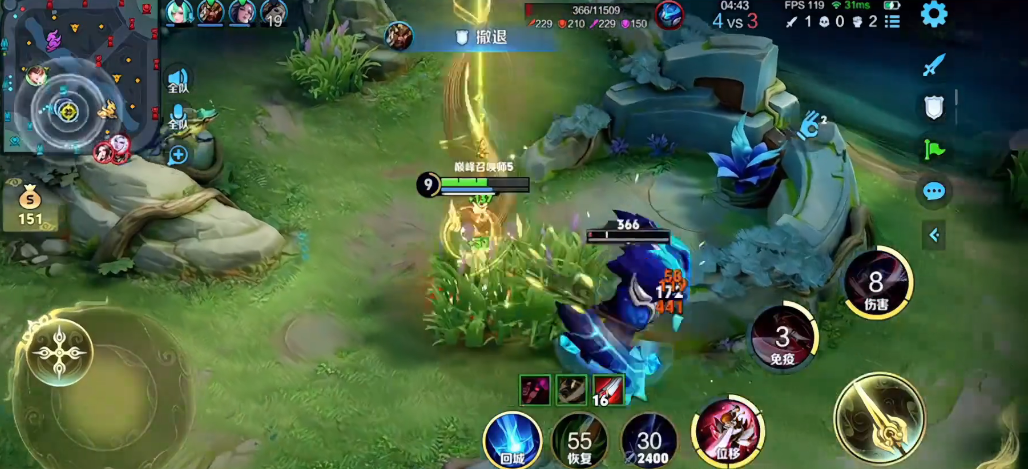Tap the green flag rally signal icon
The height and width of the screenshot is (469, 1028).
pyautogui.click(x=934, y=149)
